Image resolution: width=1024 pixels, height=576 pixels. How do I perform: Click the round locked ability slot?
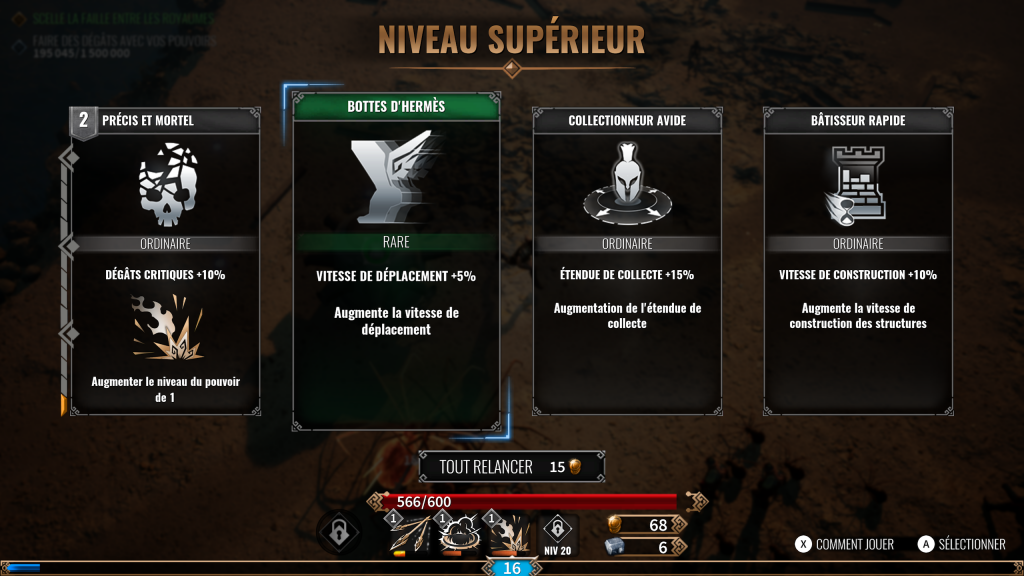338,531
